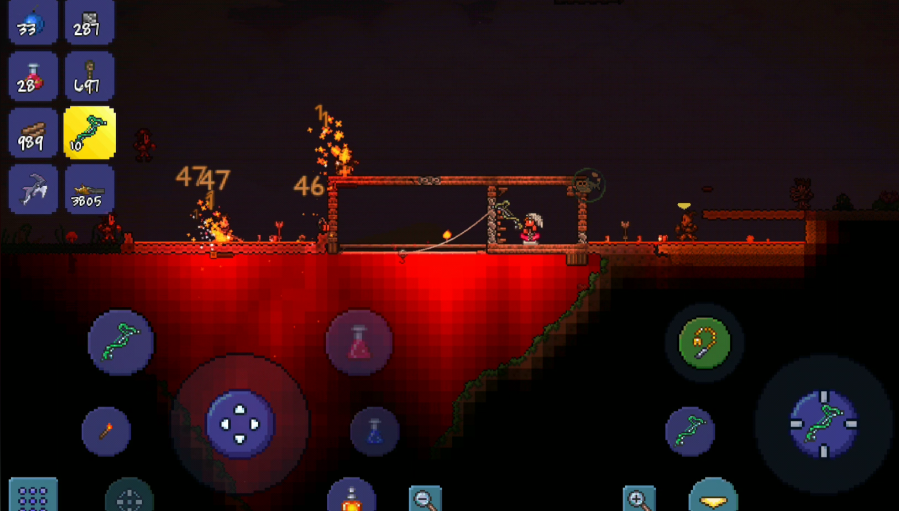Equip the shark pickaxe hotbar slot
Image resolution: width=899 pixels, height=511 pixels.
pyautogui.click(x=33, y=190)
